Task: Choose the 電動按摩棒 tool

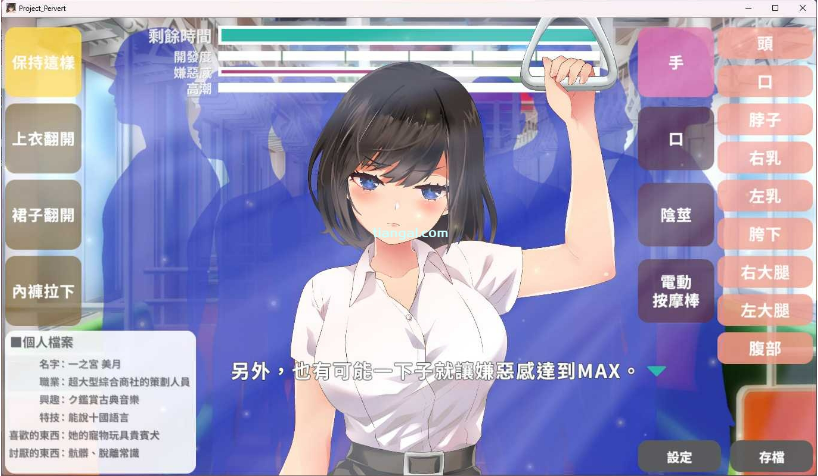Action: (676, 291)
